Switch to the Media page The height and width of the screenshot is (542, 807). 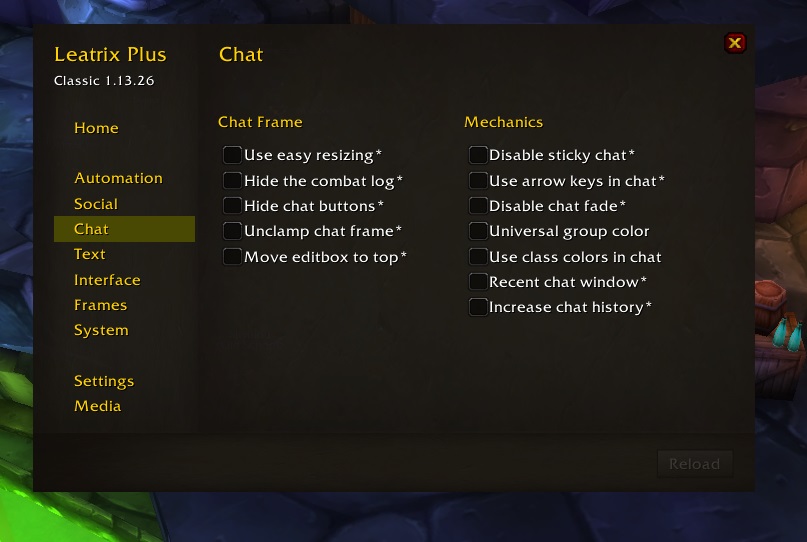97,406
